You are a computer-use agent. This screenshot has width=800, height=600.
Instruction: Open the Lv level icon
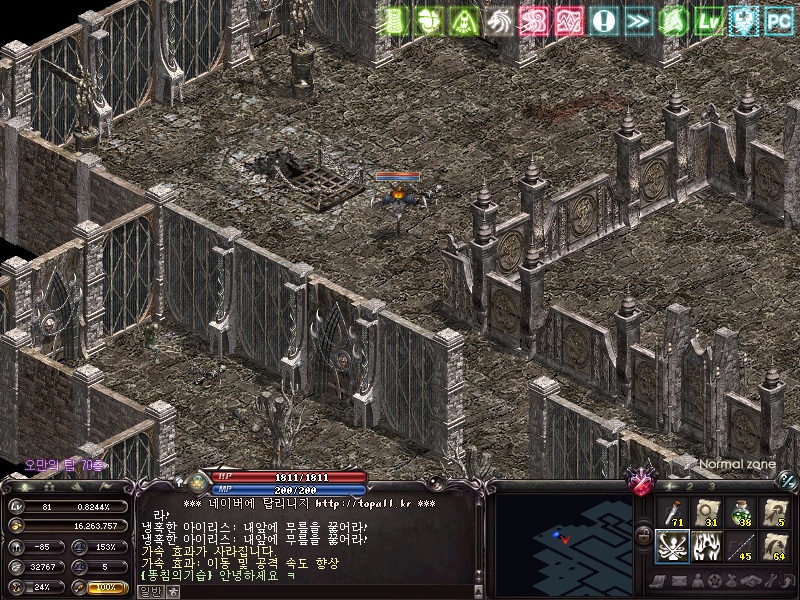pos(709,20)
